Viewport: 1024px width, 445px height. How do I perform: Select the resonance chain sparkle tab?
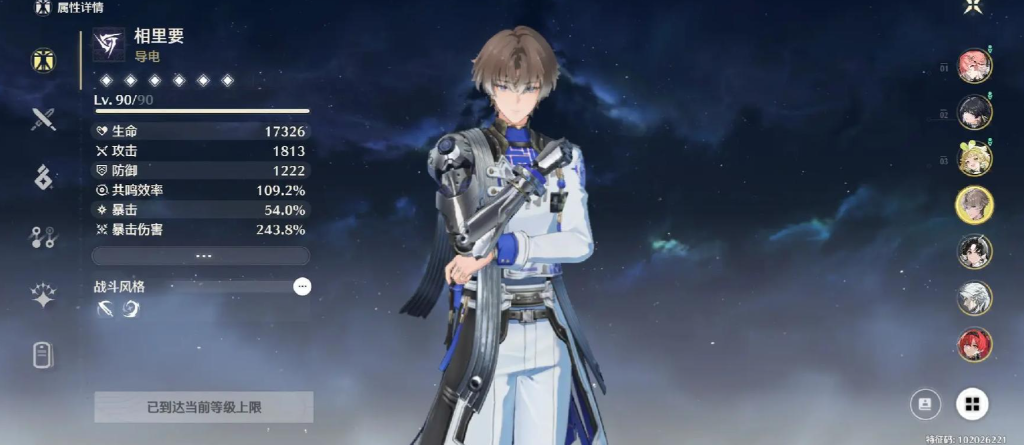tap(42, 296)
